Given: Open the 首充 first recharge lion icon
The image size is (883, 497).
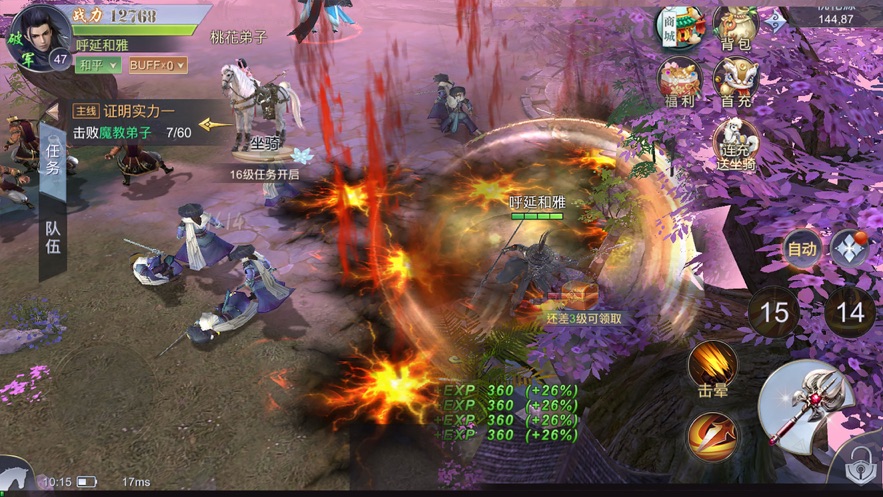Looking at the screenshot, I should tap(735, 80).
